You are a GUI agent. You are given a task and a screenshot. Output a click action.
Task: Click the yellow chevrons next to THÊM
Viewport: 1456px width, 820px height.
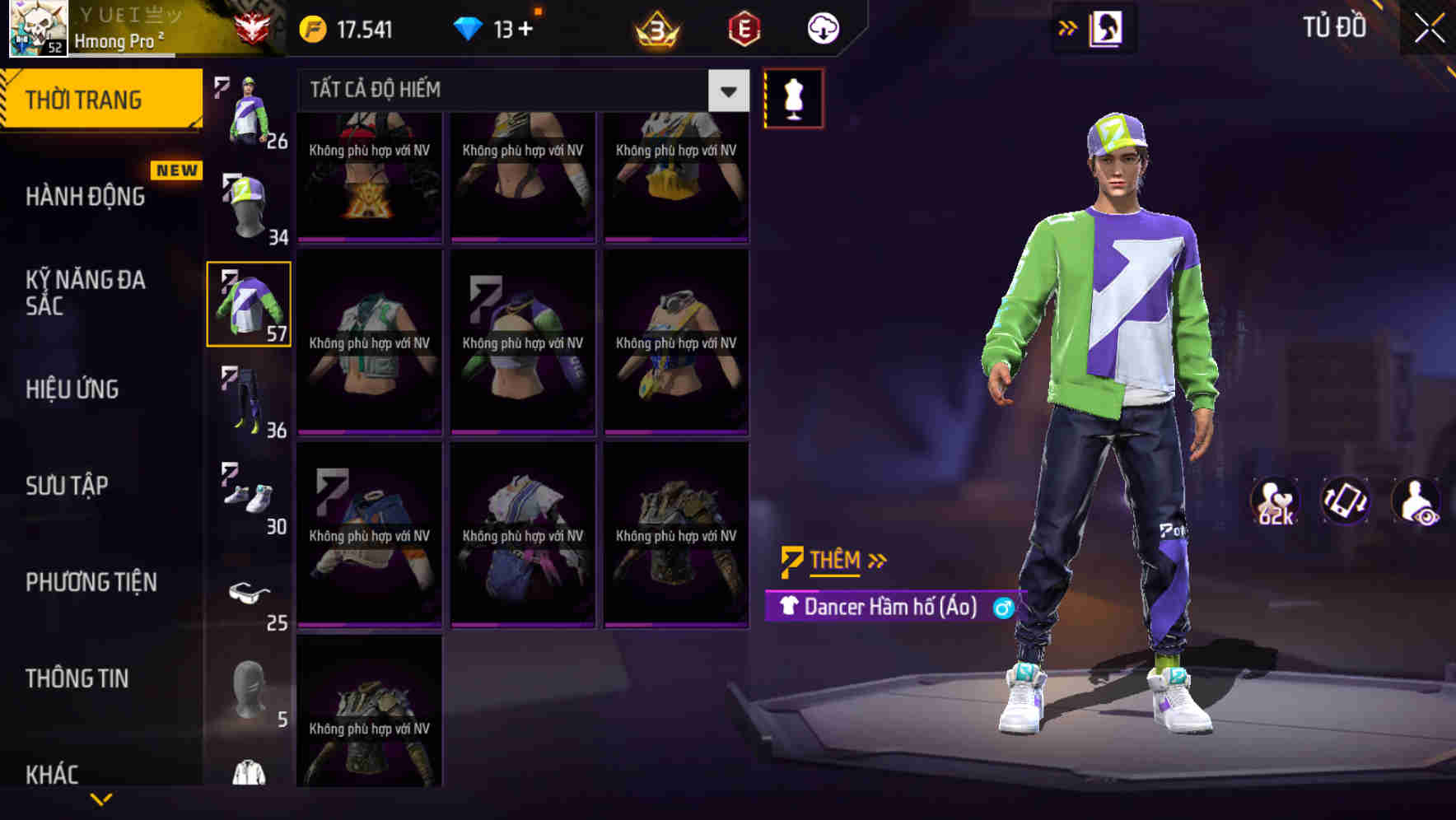(x=876, y=560)
